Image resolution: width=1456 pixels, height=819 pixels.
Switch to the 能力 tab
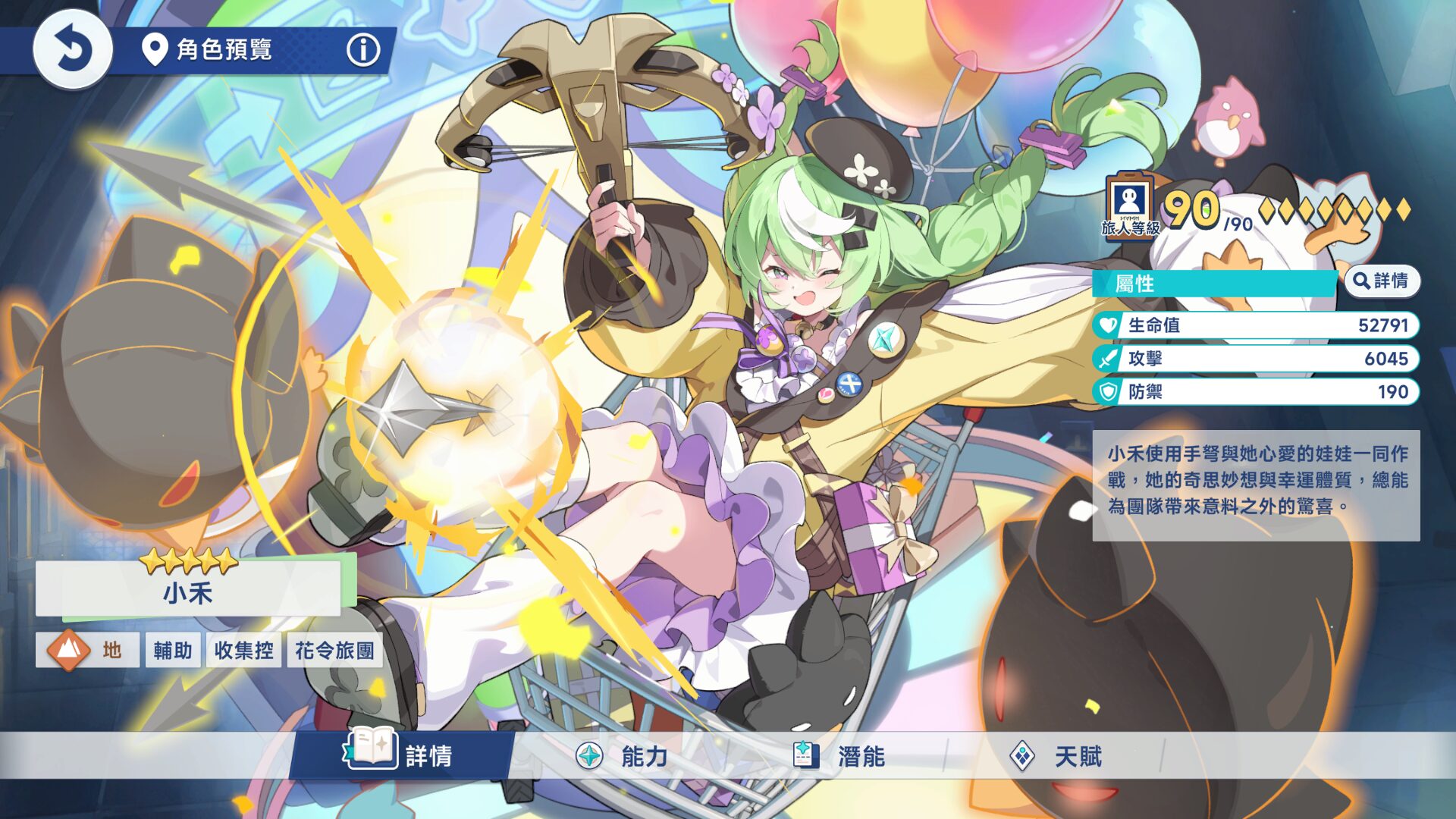pos(622,755)
